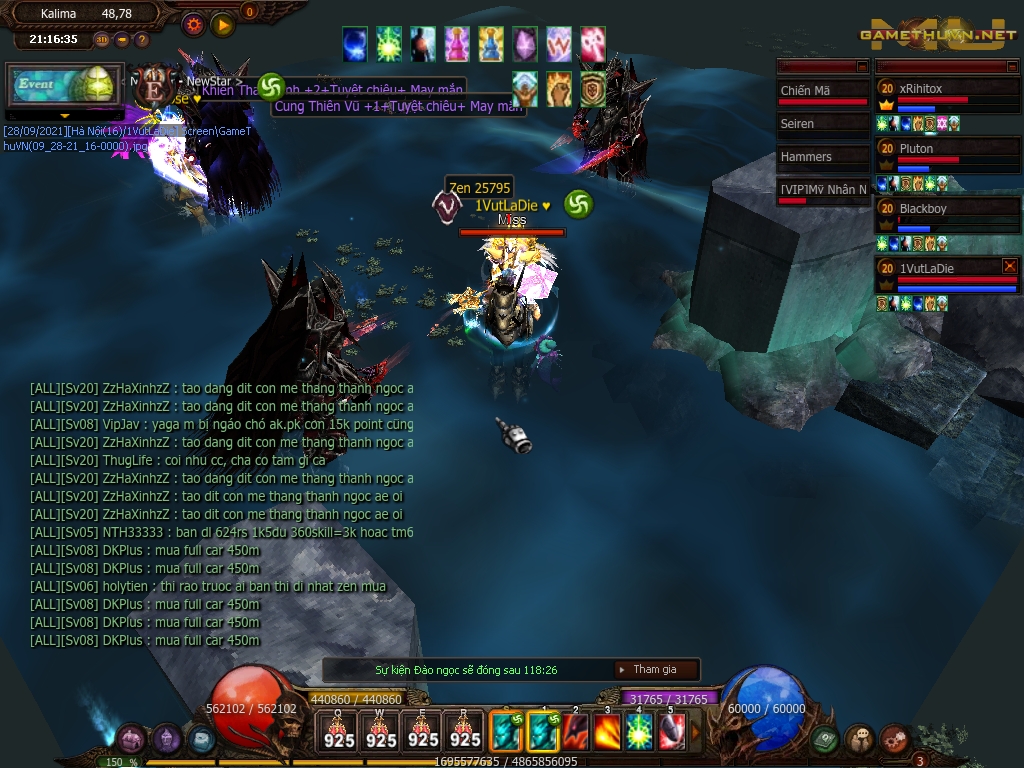Select Seiren in the target list

[x=822, y=124]
